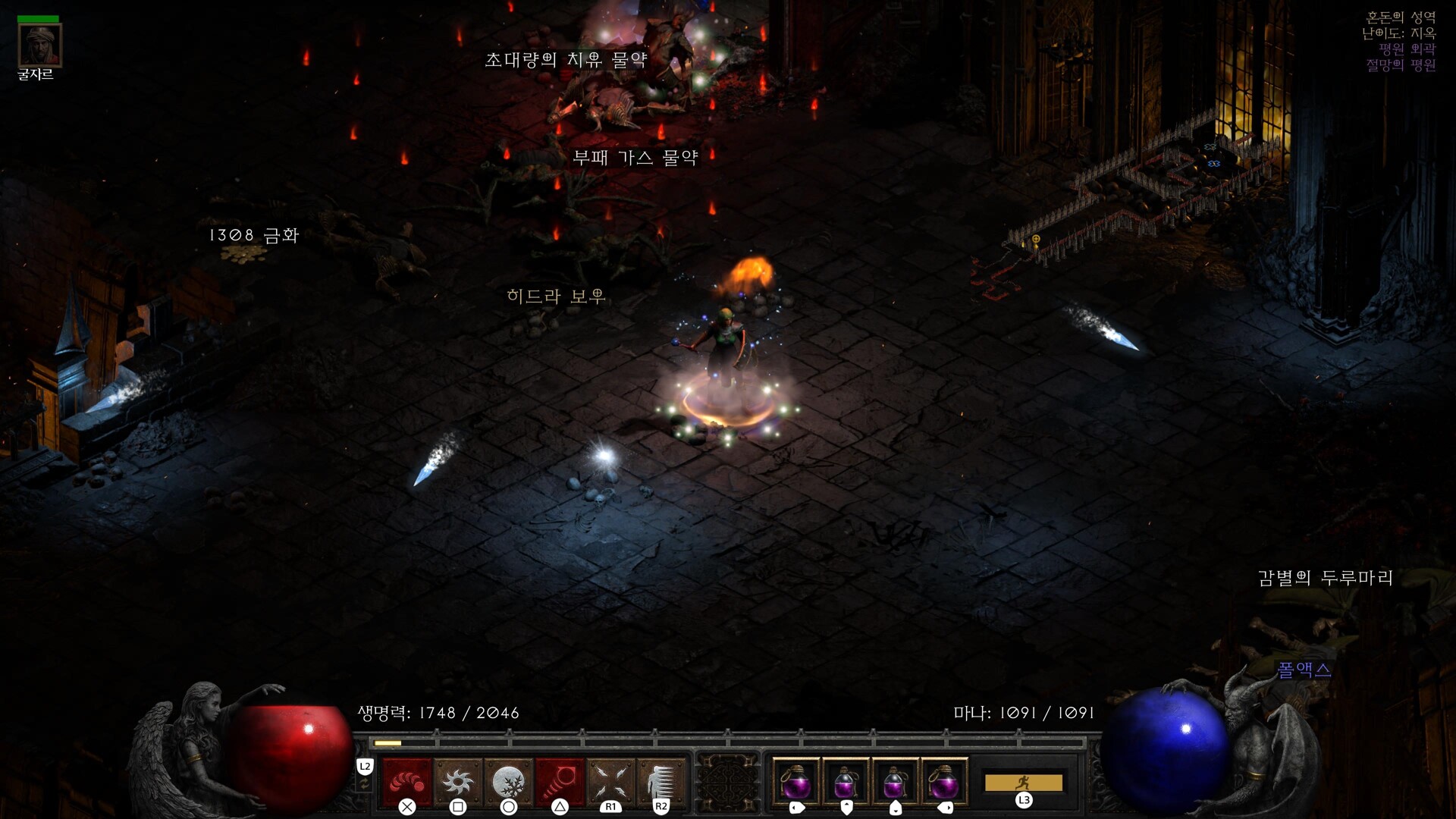The image size is (1456, 819).
Task: Pick up the 1308 금화 gold label
Action: pos(254,236)
